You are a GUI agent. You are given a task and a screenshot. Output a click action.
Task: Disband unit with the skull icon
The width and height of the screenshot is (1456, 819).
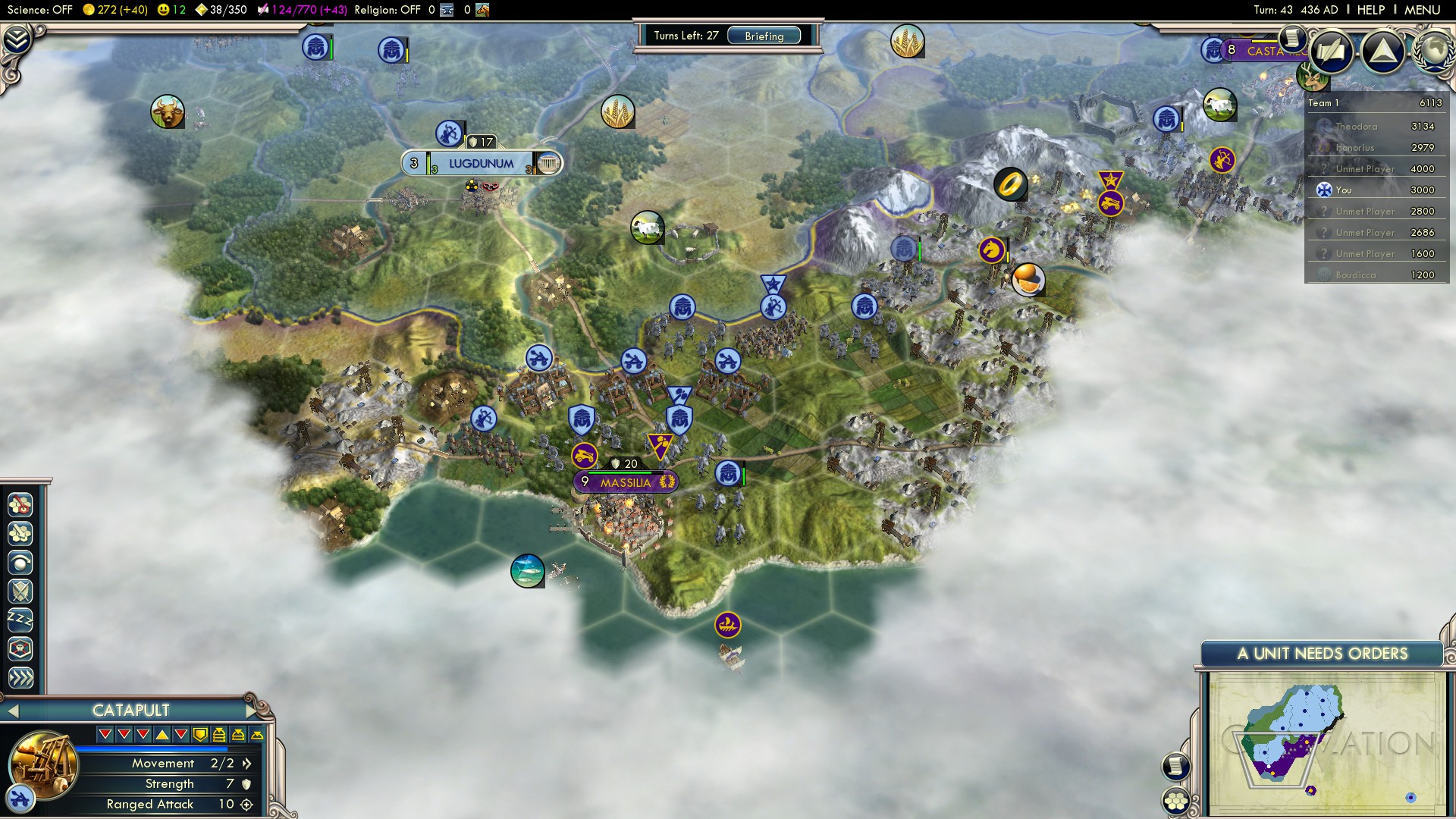coord(20,649)
